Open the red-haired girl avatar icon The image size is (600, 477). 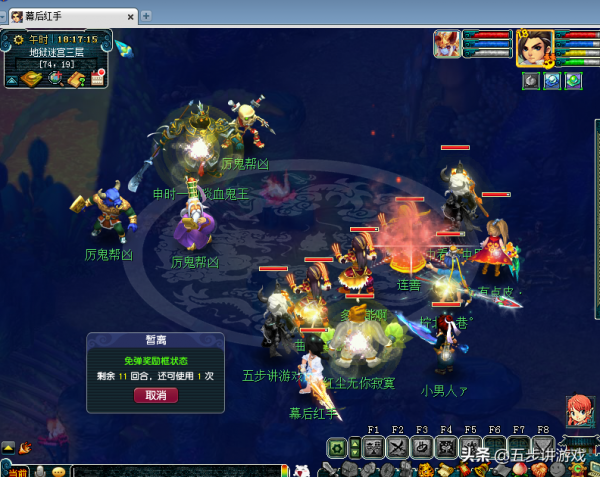(579, 410)
